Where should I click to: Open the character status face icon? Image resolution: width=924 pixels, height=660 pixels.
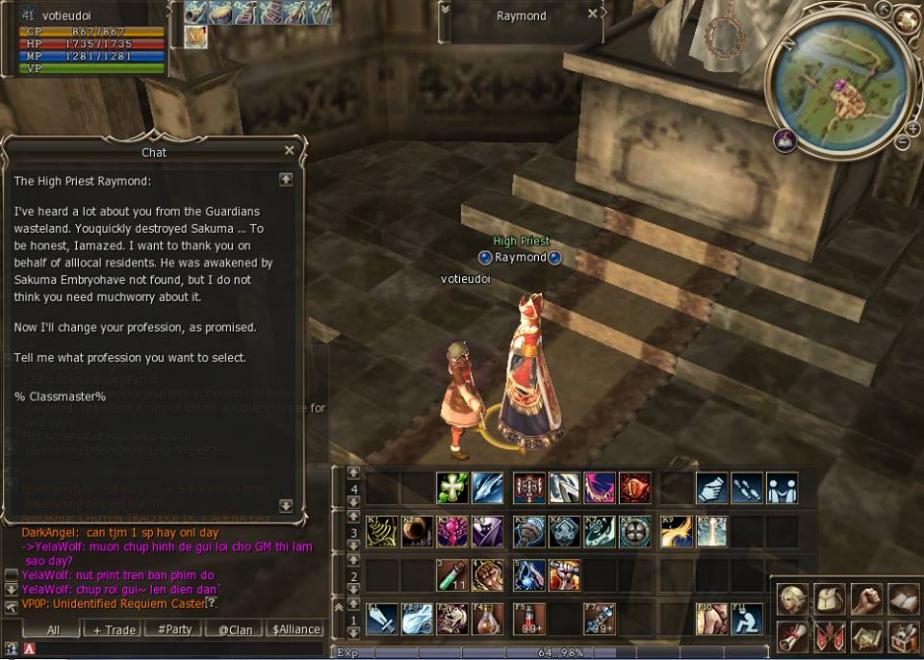[x=793, y=600]
